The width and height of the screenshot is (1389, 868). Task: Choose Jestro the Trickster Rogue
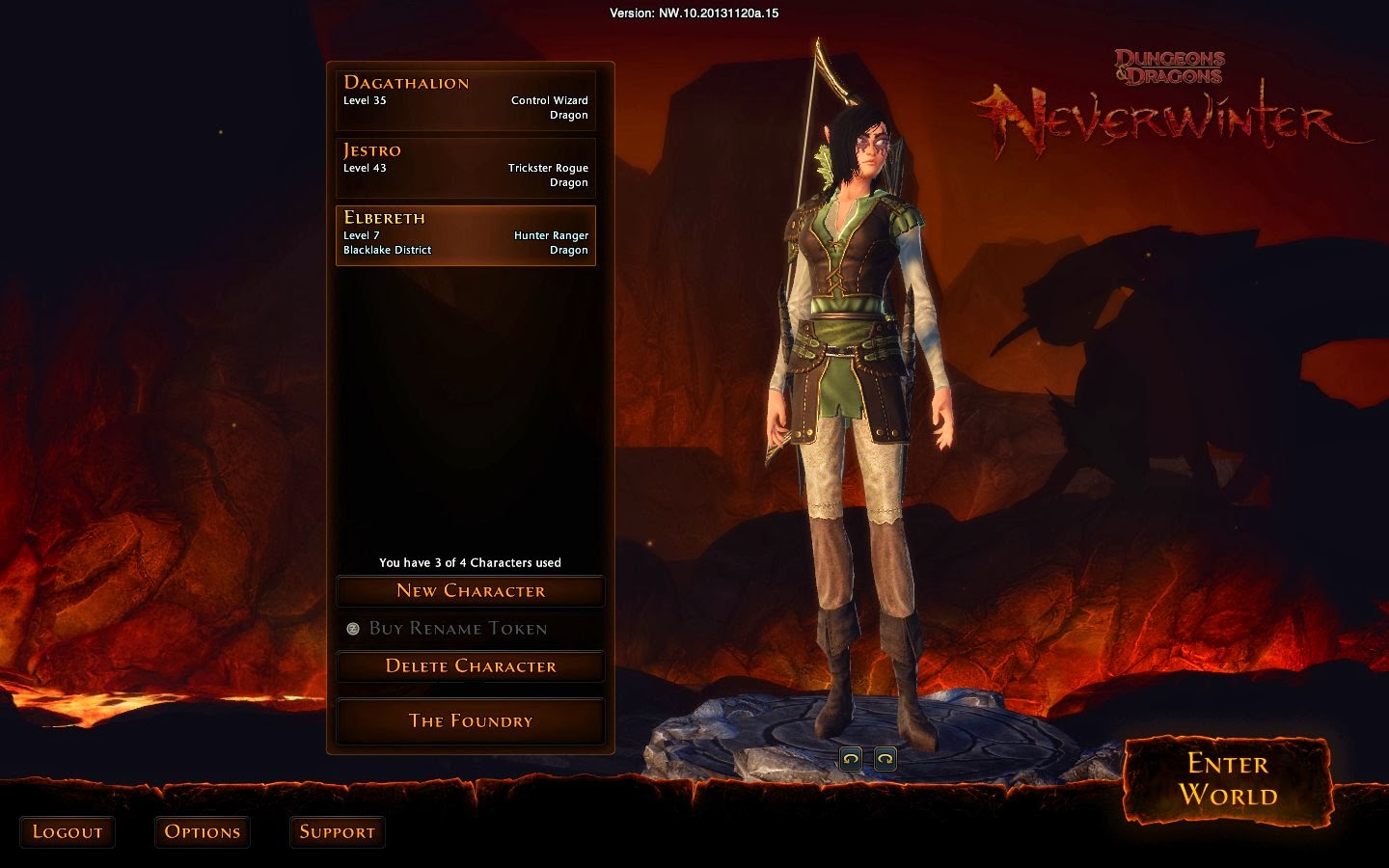(x=466, y=167)
